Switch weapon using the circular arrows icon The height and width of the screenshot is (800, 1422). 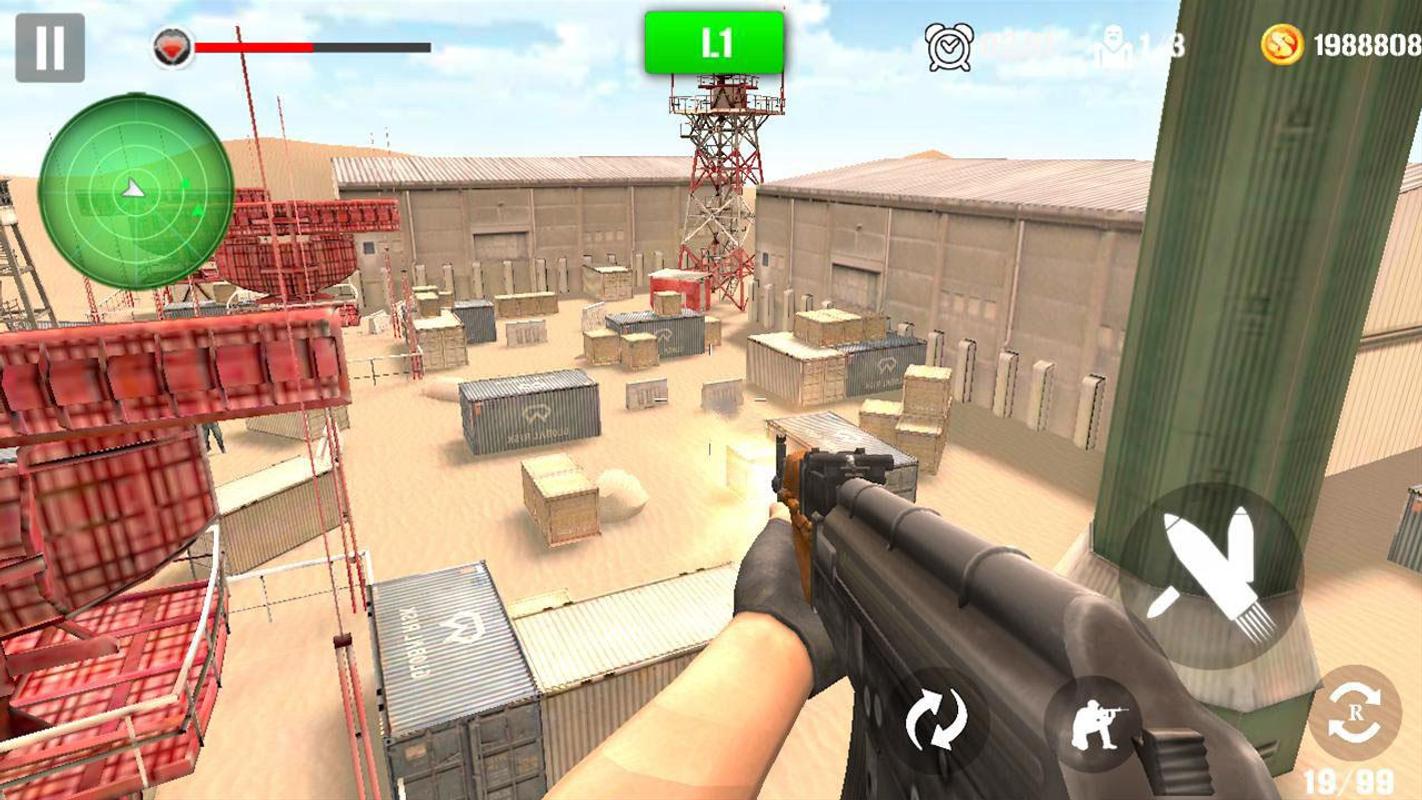point(936,721)
